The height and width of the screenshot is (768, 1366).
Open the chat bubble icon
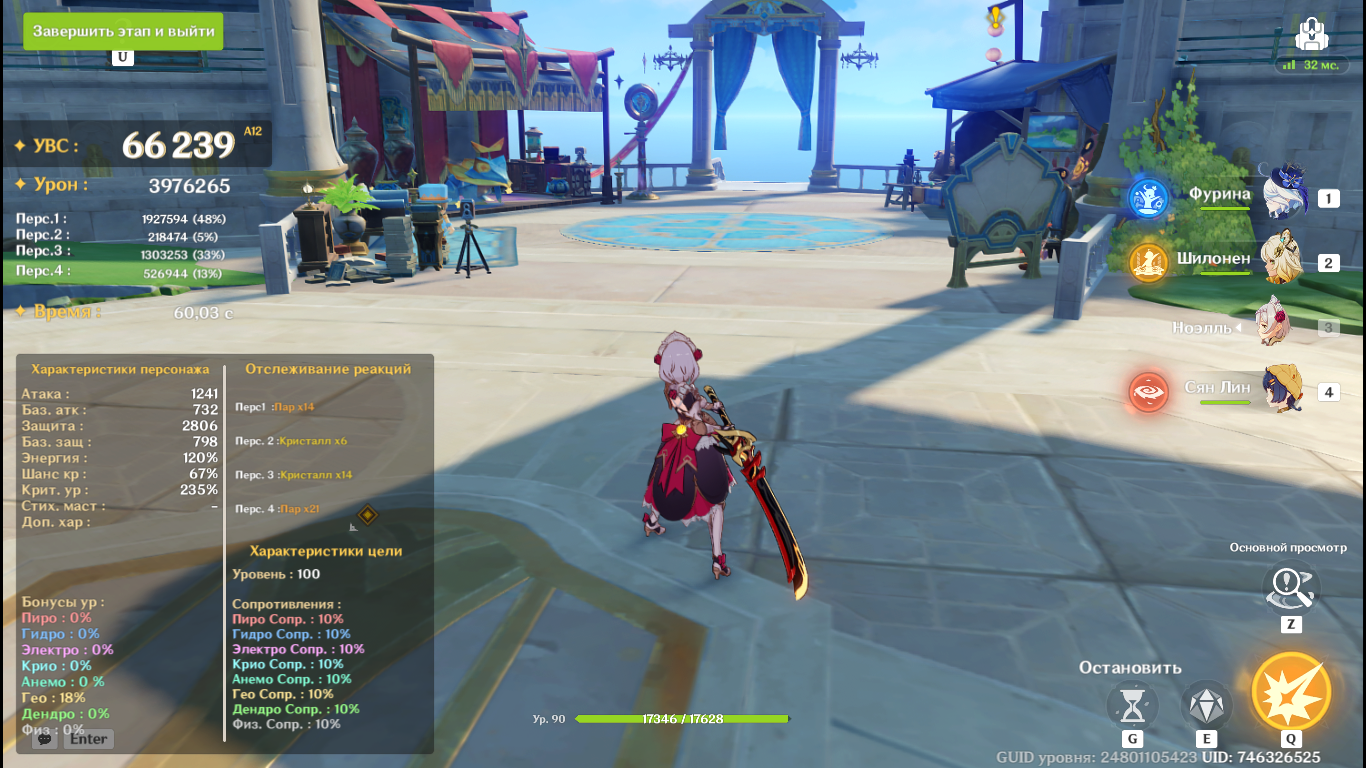[x=43, y=739]
